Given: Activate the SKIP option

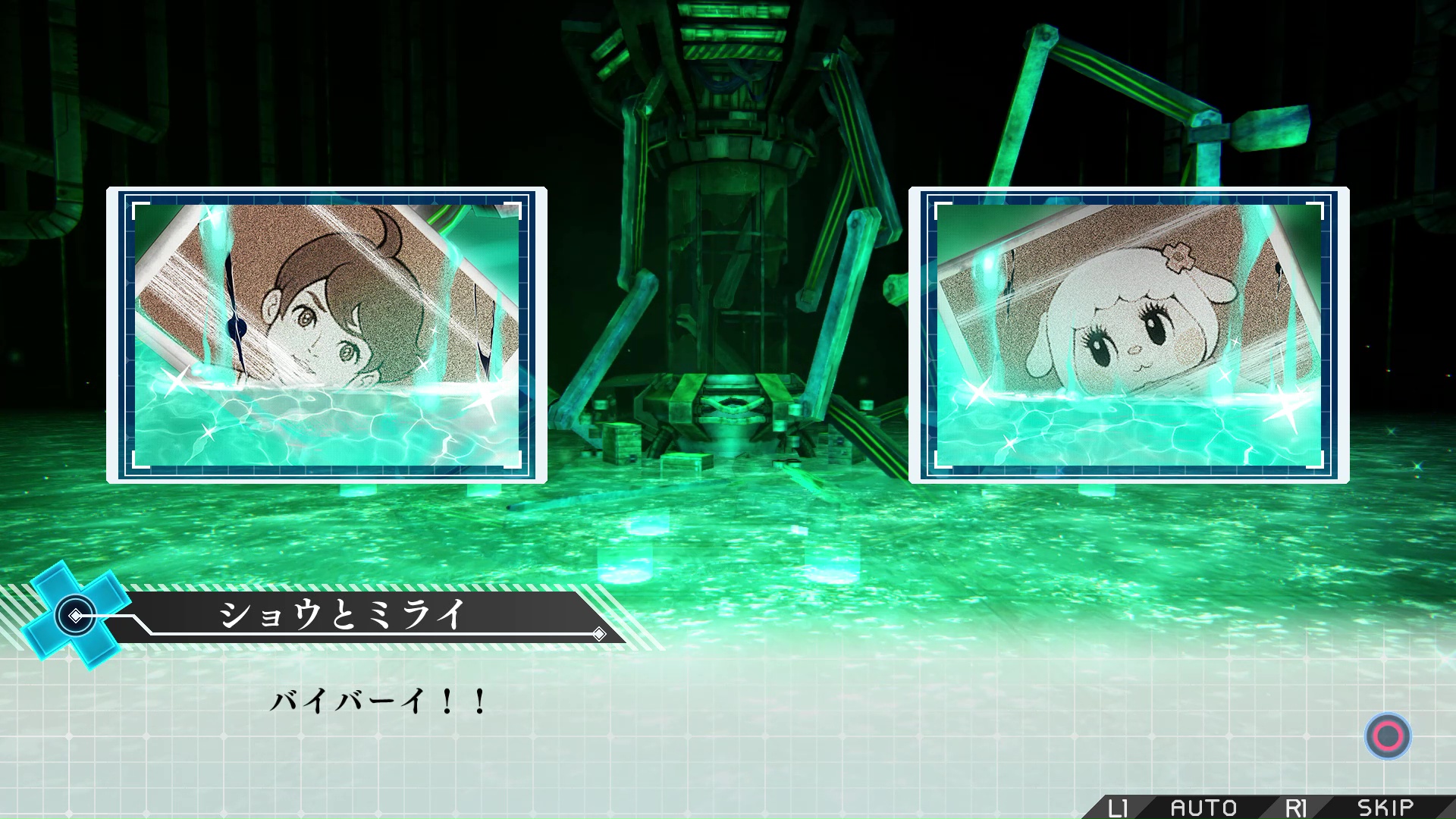Looking at the screenshot, I should pos(1385,808).
